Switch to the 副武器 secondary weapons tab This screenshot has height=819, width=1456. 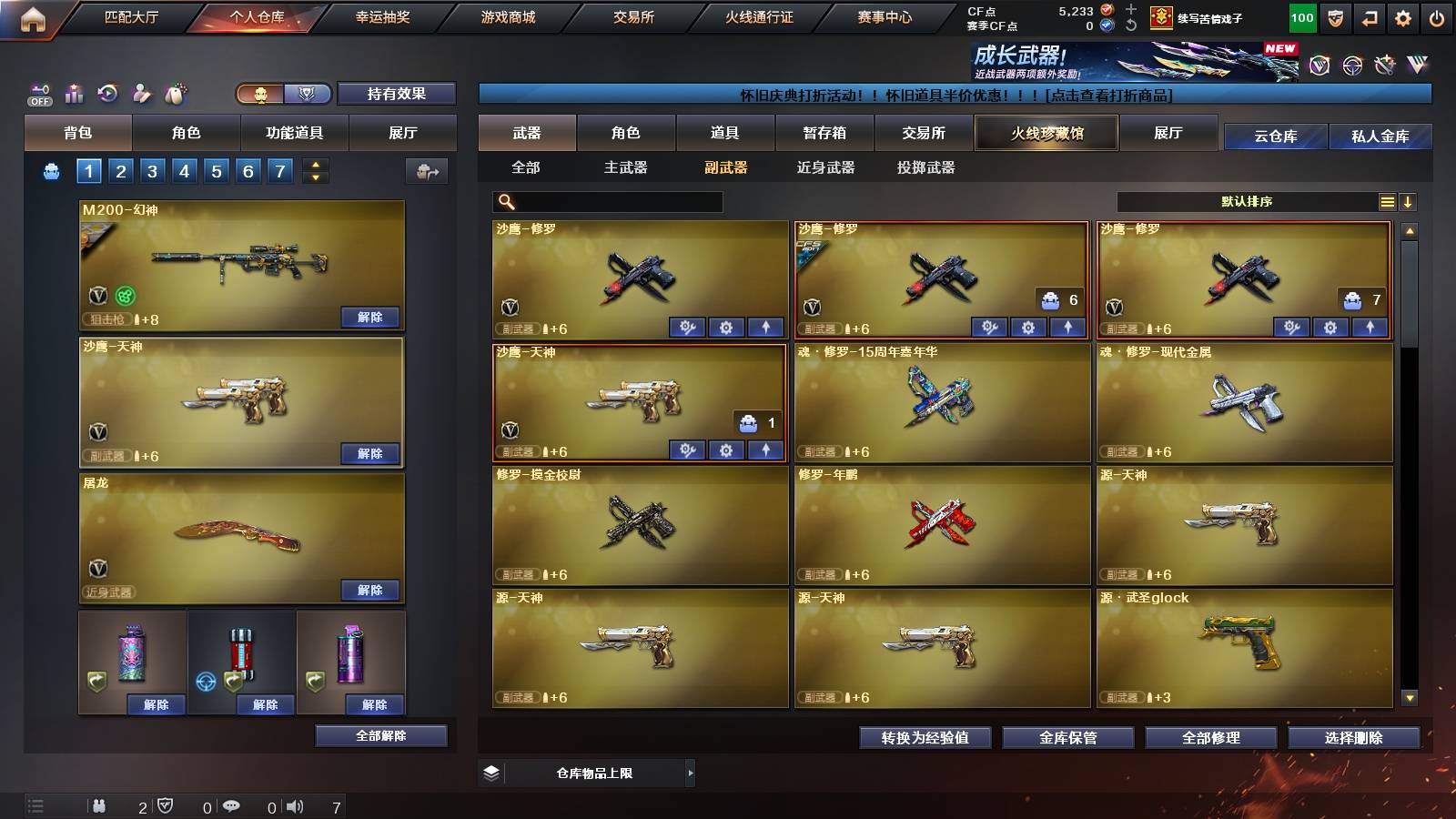click(x=723, y=168)
